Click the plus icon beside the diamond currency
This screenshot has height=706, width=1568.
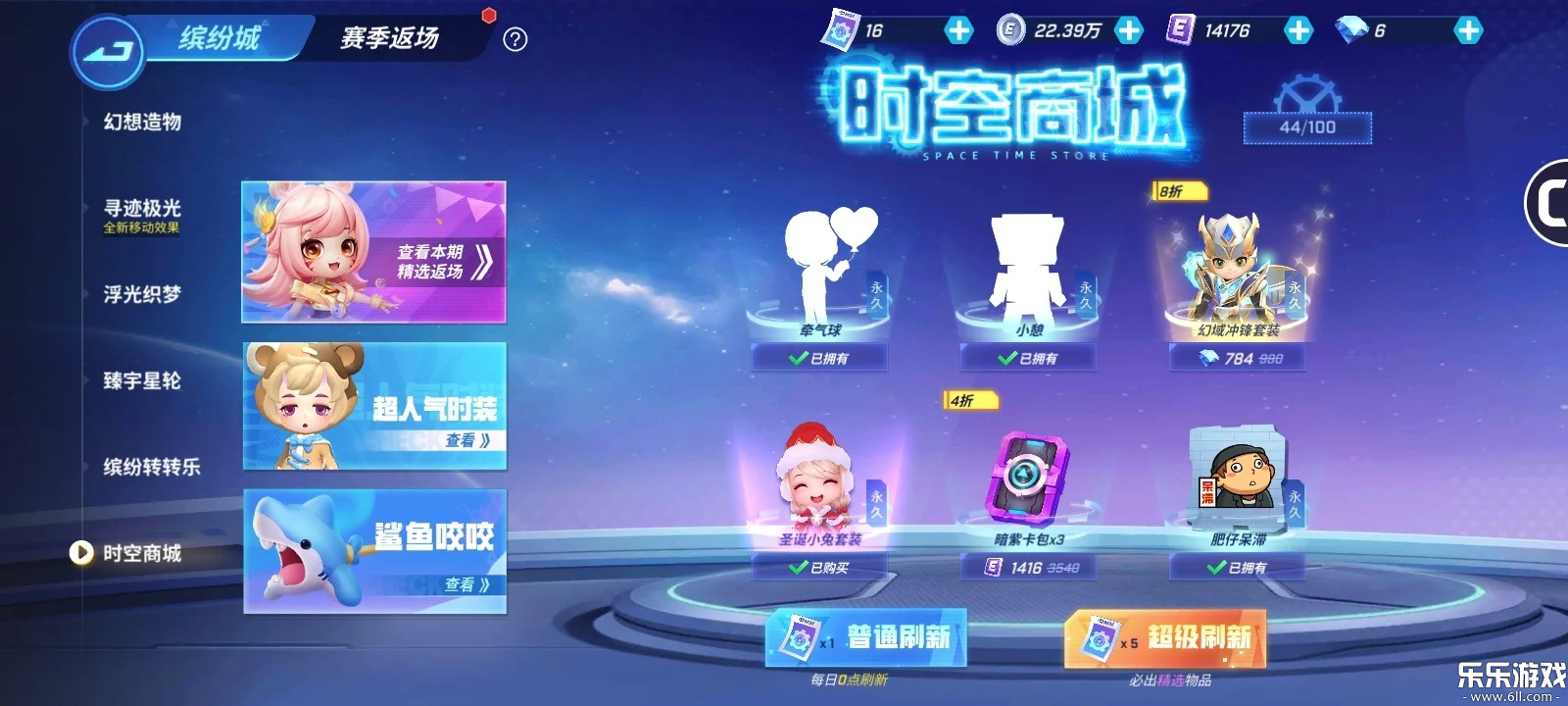[1467, 30]
